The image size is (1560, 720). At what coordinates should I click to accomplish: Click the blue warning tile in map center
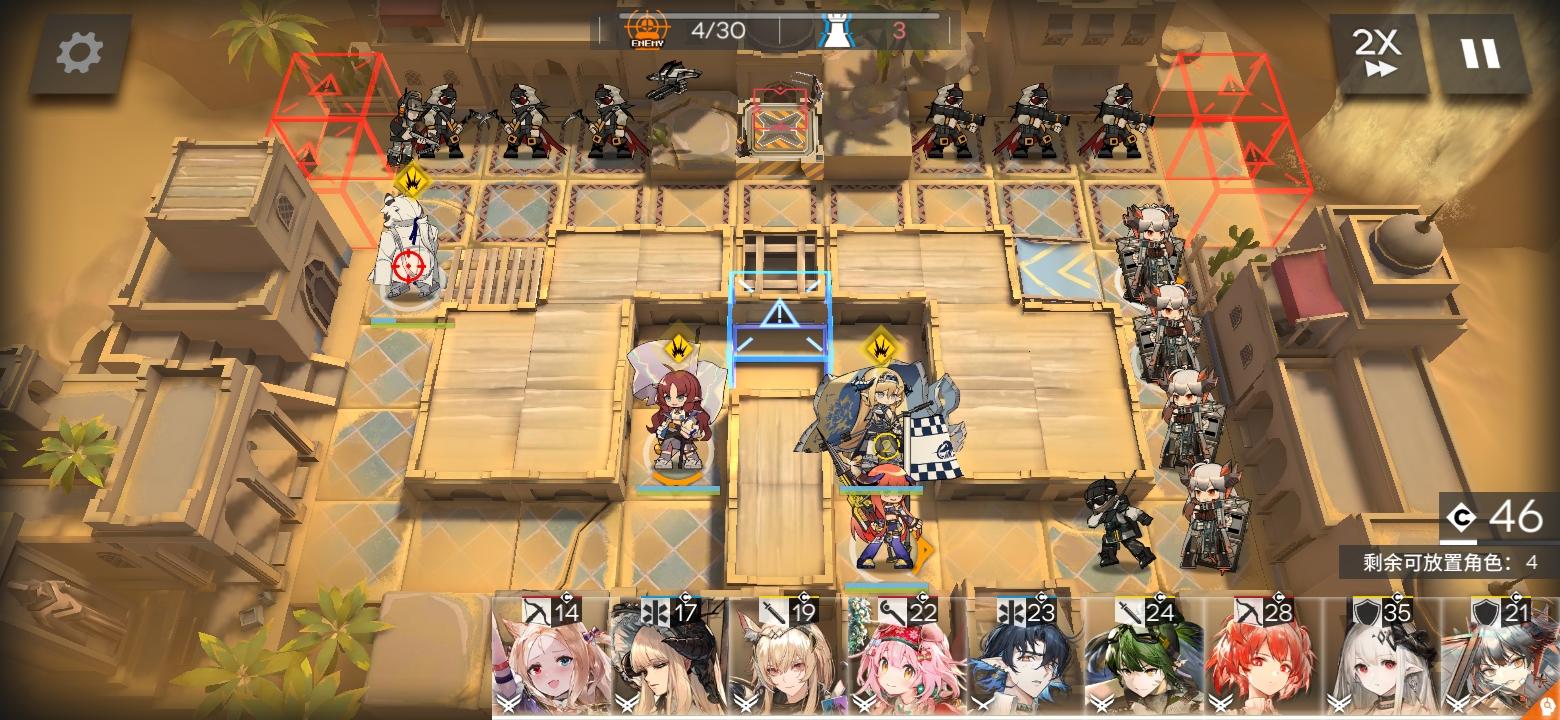780,315
